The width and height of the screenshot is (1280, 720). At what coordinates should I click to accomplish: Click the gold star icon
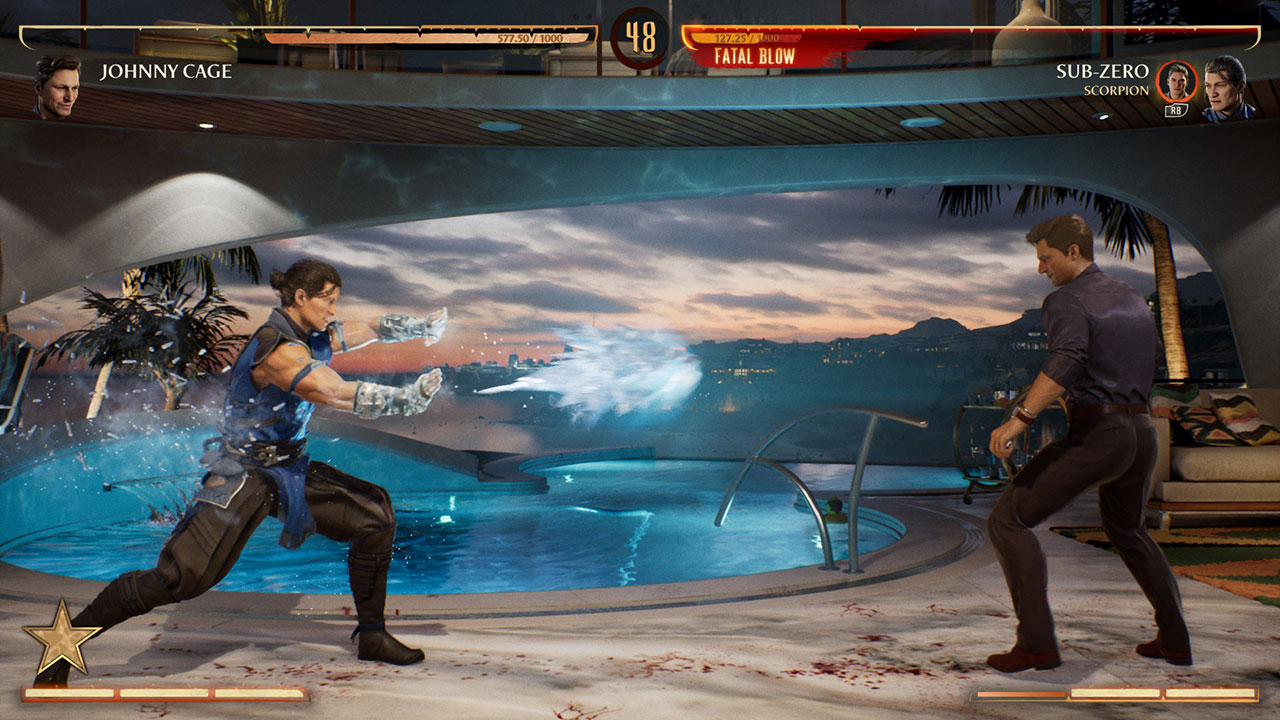pyautogui.click(x=61, y=638)
